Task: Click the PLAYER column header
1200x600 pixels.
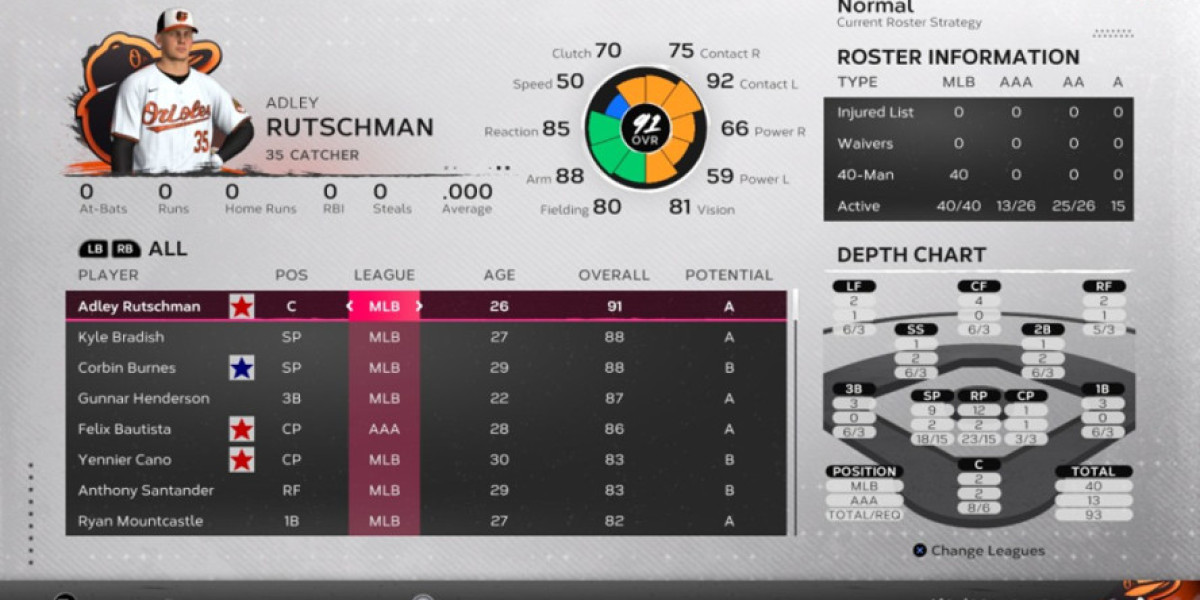Action: pyautogui.click(x=108, y=275)
